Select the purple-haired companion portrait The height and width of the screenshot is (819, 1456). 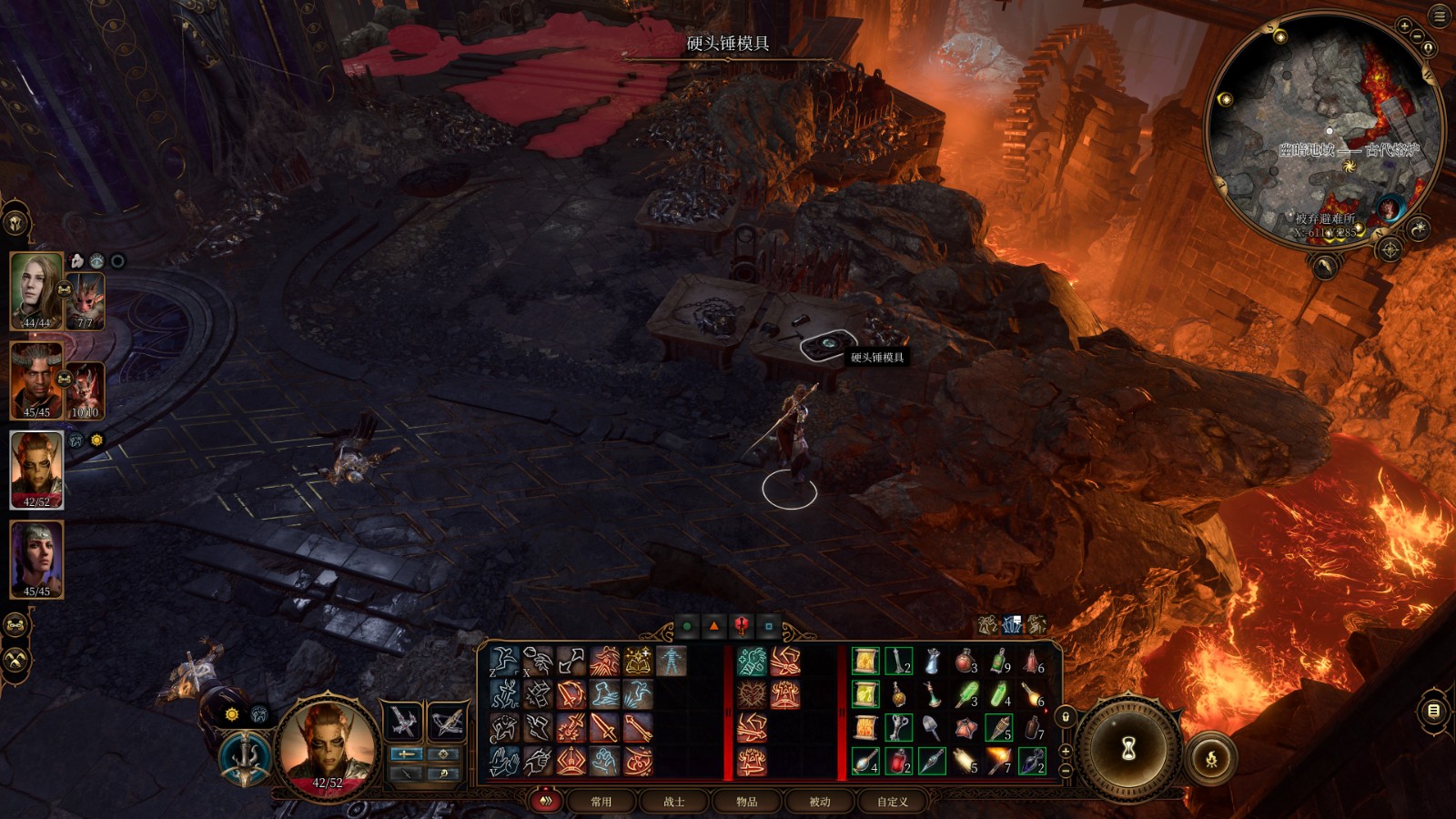pos(36,559)
